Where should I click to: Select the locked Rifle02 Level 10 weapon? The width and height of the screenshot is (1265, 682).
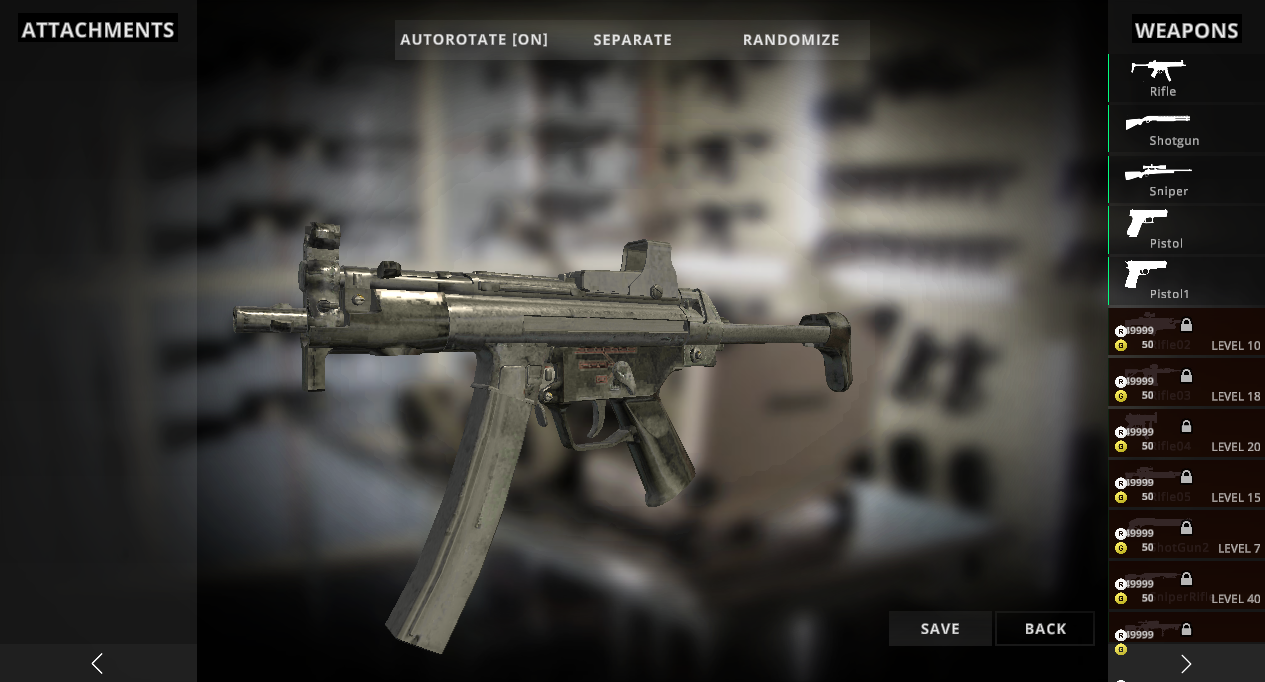coord(1186,334)
